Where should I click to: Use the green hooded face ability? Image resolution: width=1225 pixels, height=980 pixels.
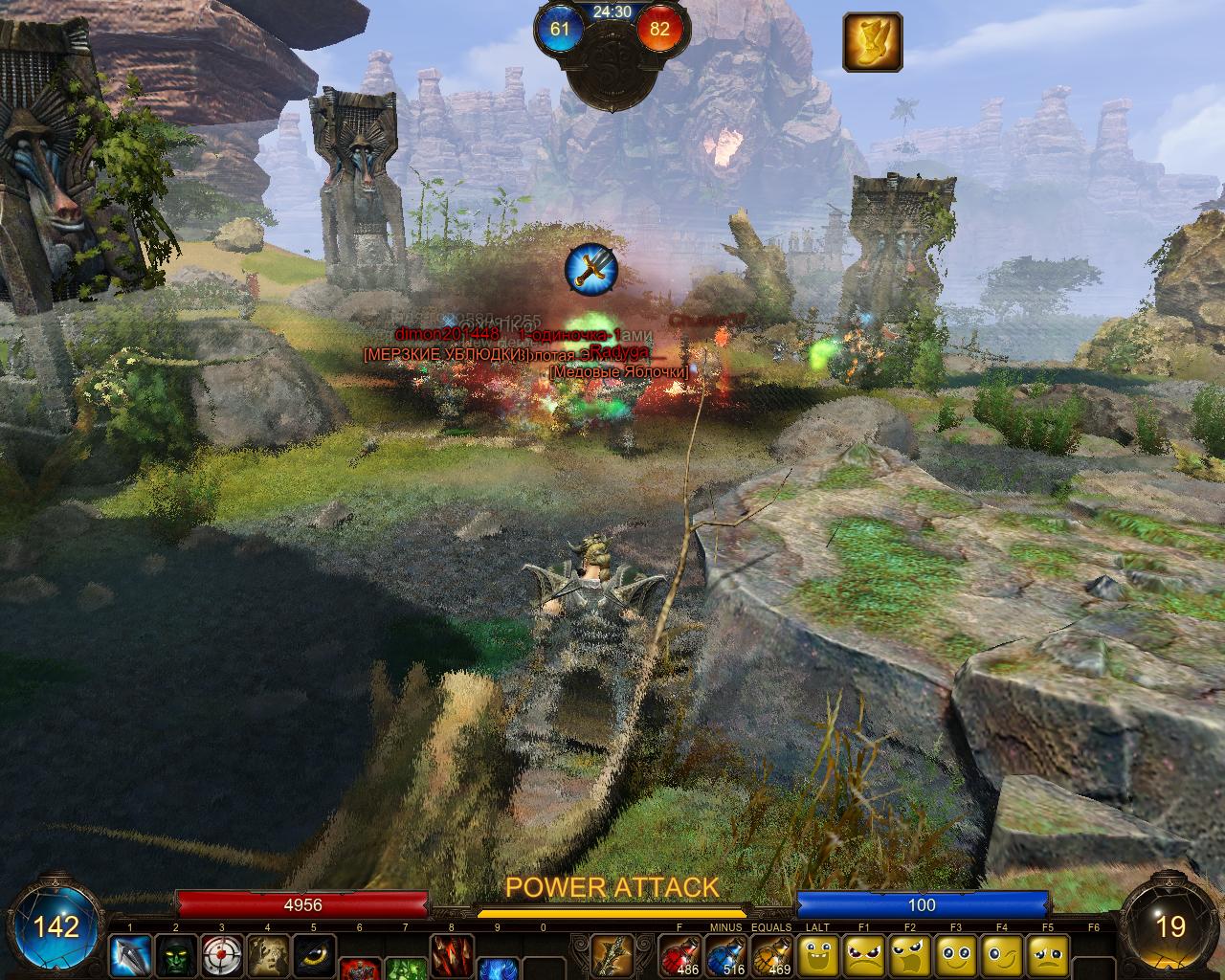175,954
